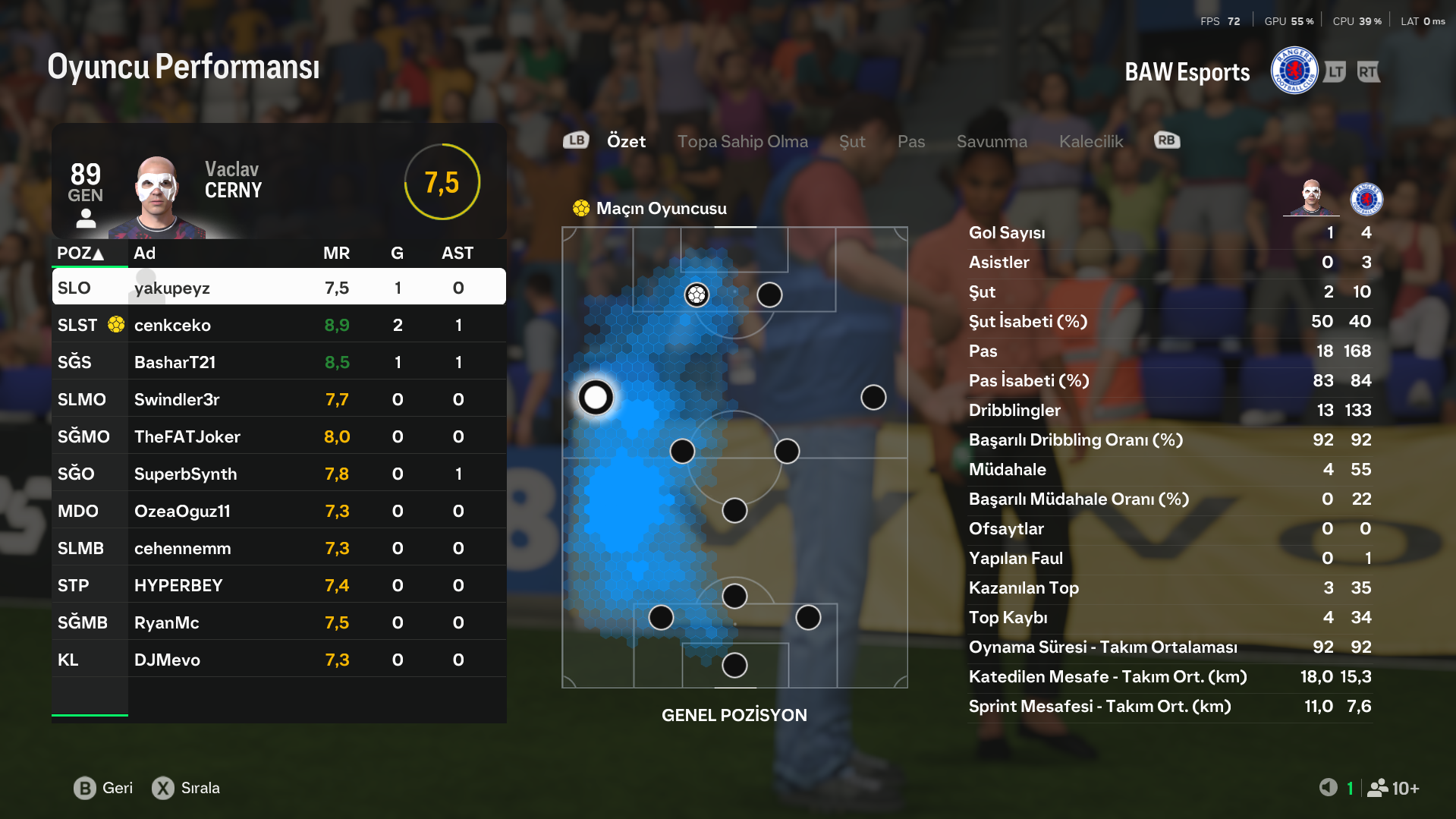Pick HYPERBEY from the player list
This screenshot has height=819, width=1456.
278,585
